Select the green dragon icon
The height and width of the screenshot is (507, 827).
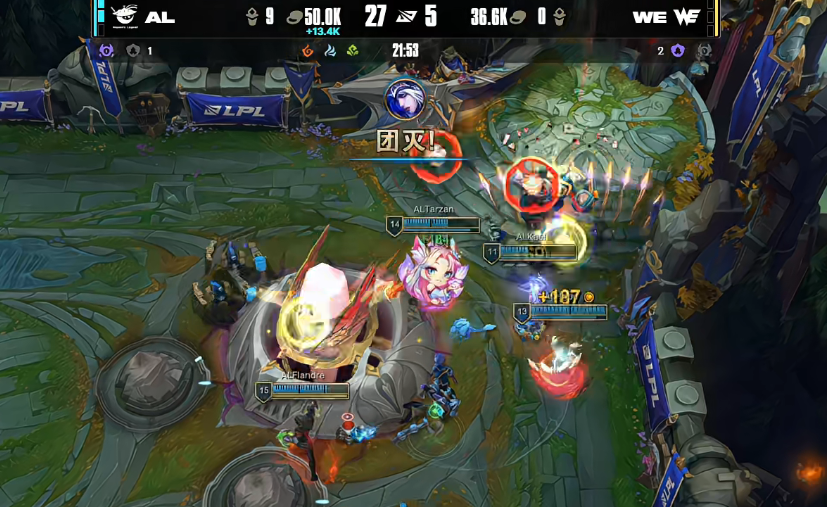pyautogui.click(x=352, y=51)
